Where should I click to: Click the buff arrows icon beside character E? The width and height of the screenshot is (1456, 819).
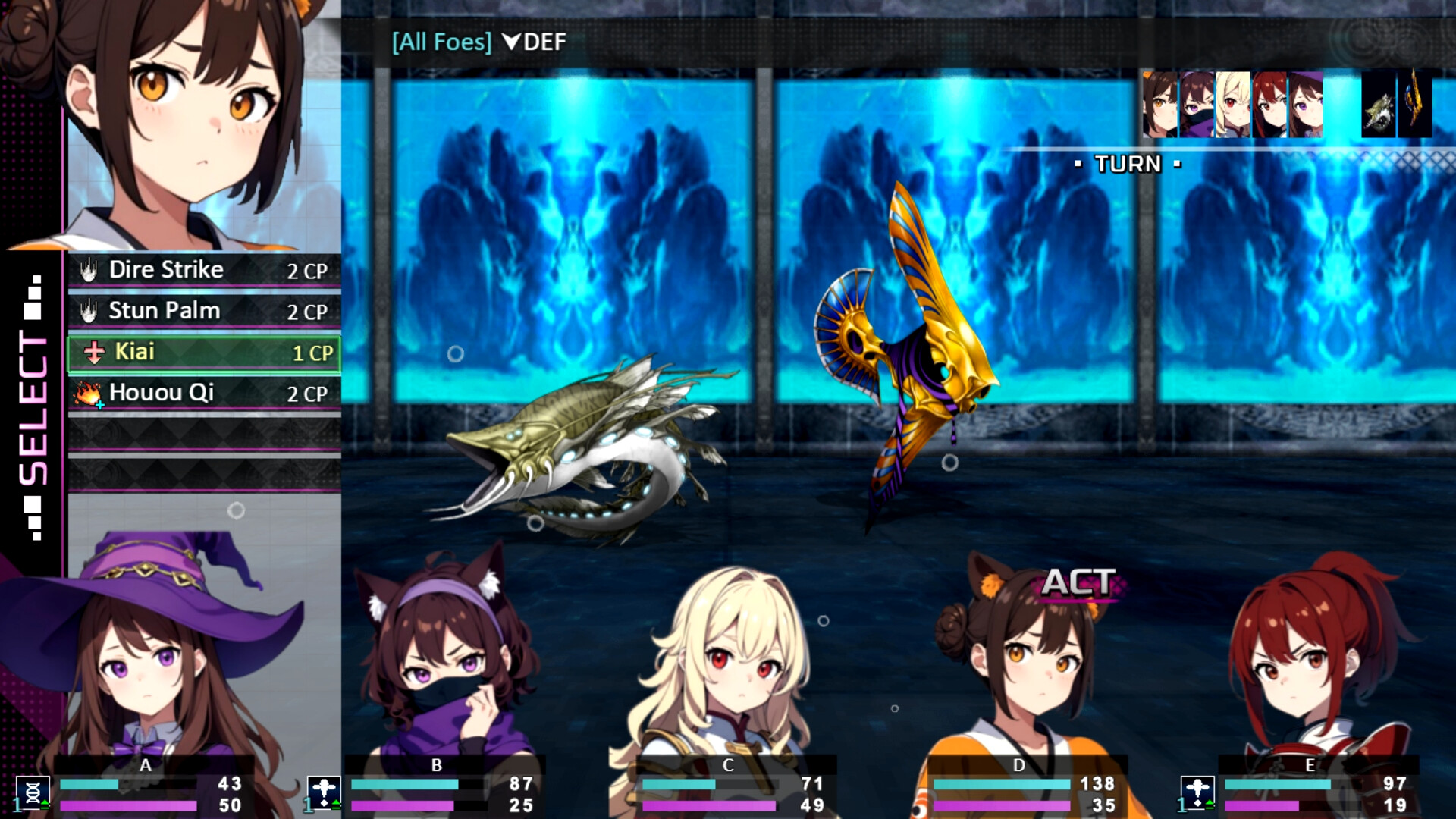click(1199, 792)
